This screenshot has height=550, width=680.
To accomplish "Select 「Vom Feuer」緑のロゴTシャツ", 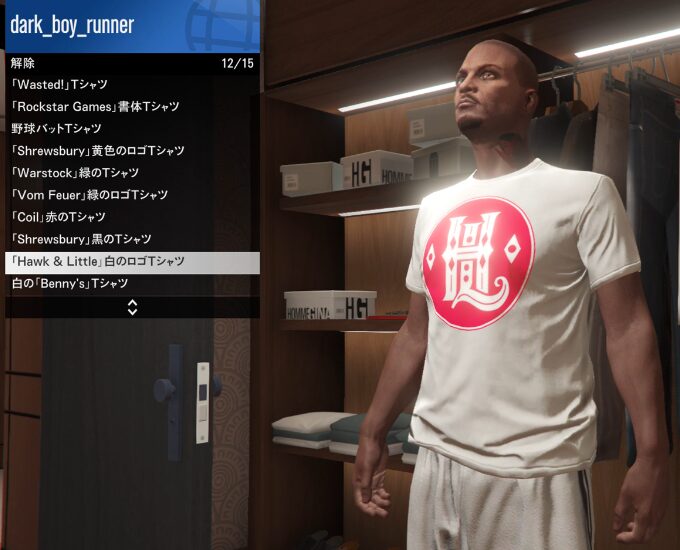I will [x=89, y=195].
